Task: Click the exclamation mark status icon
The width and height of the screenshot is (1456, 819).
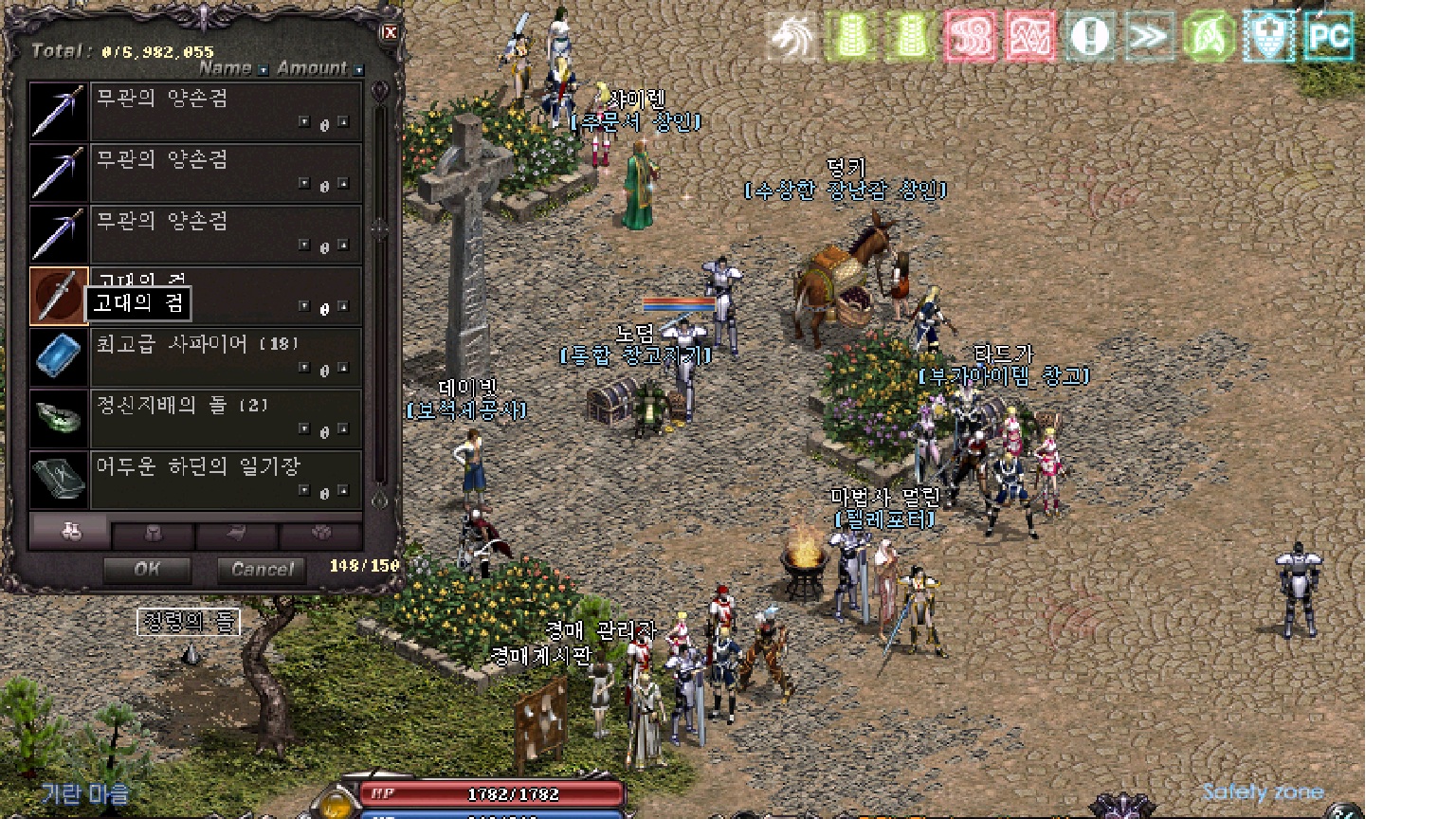Action: (1089, 37)
